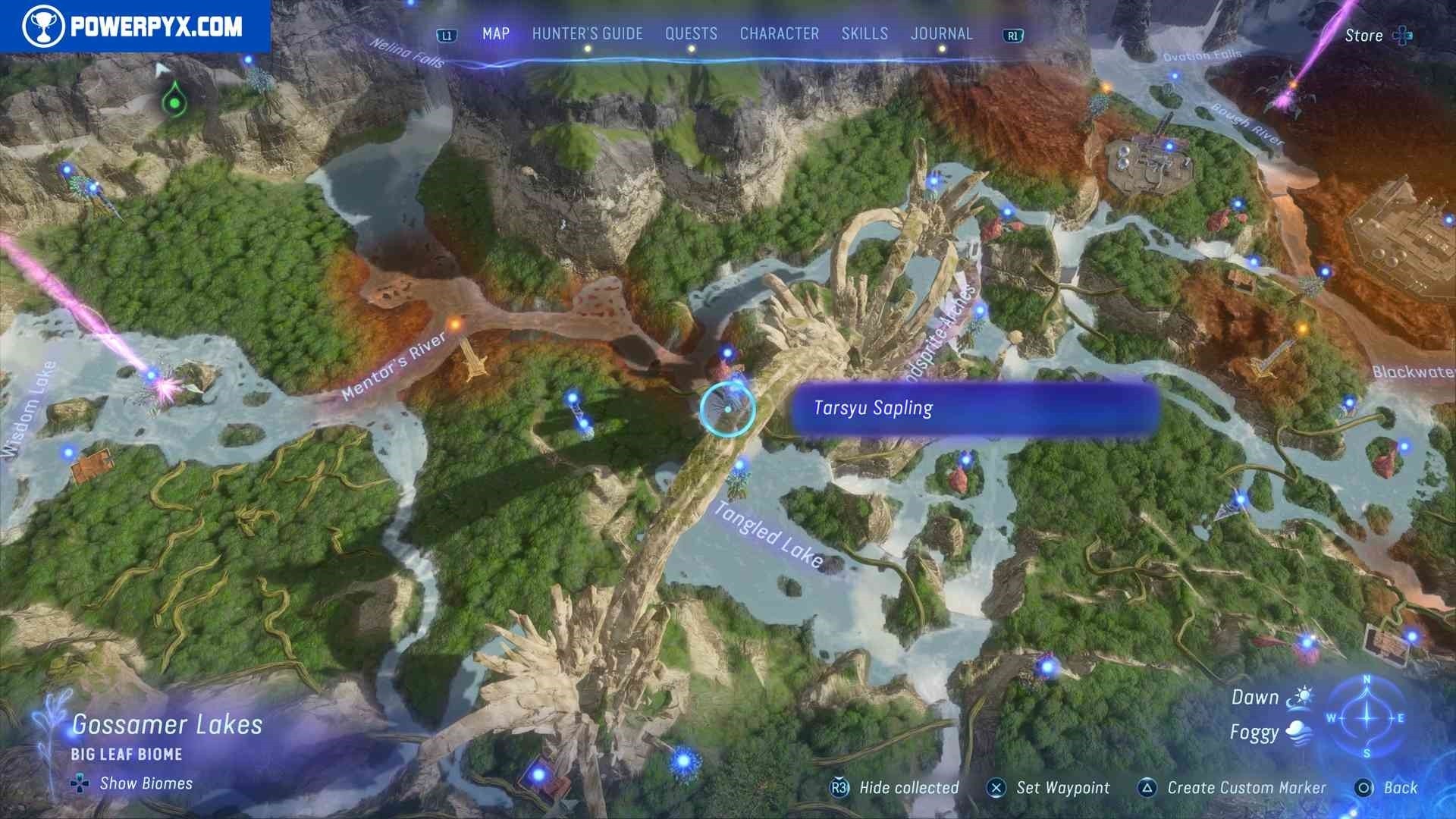Select the Character tab
The width and height of the screenshot is (1456, 819).
(779, 34)
